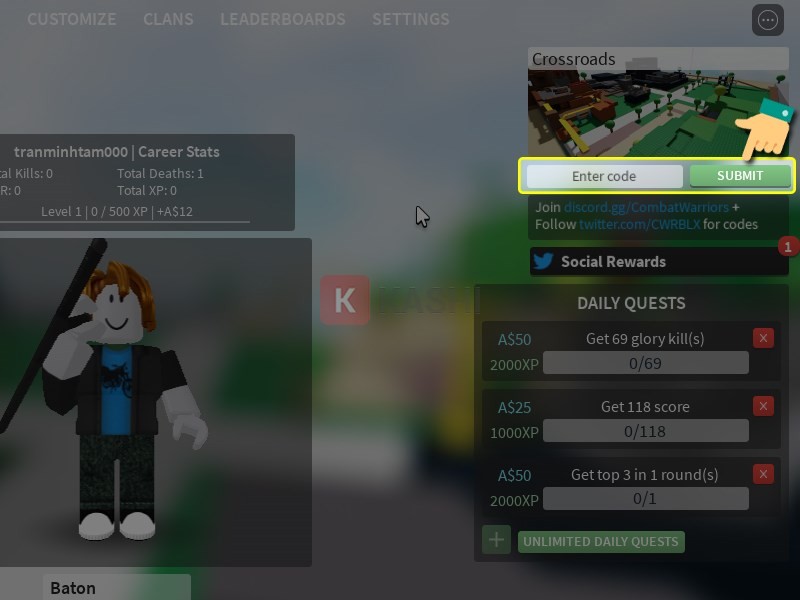Submit the entered code
800x600 pixels.
740,176
